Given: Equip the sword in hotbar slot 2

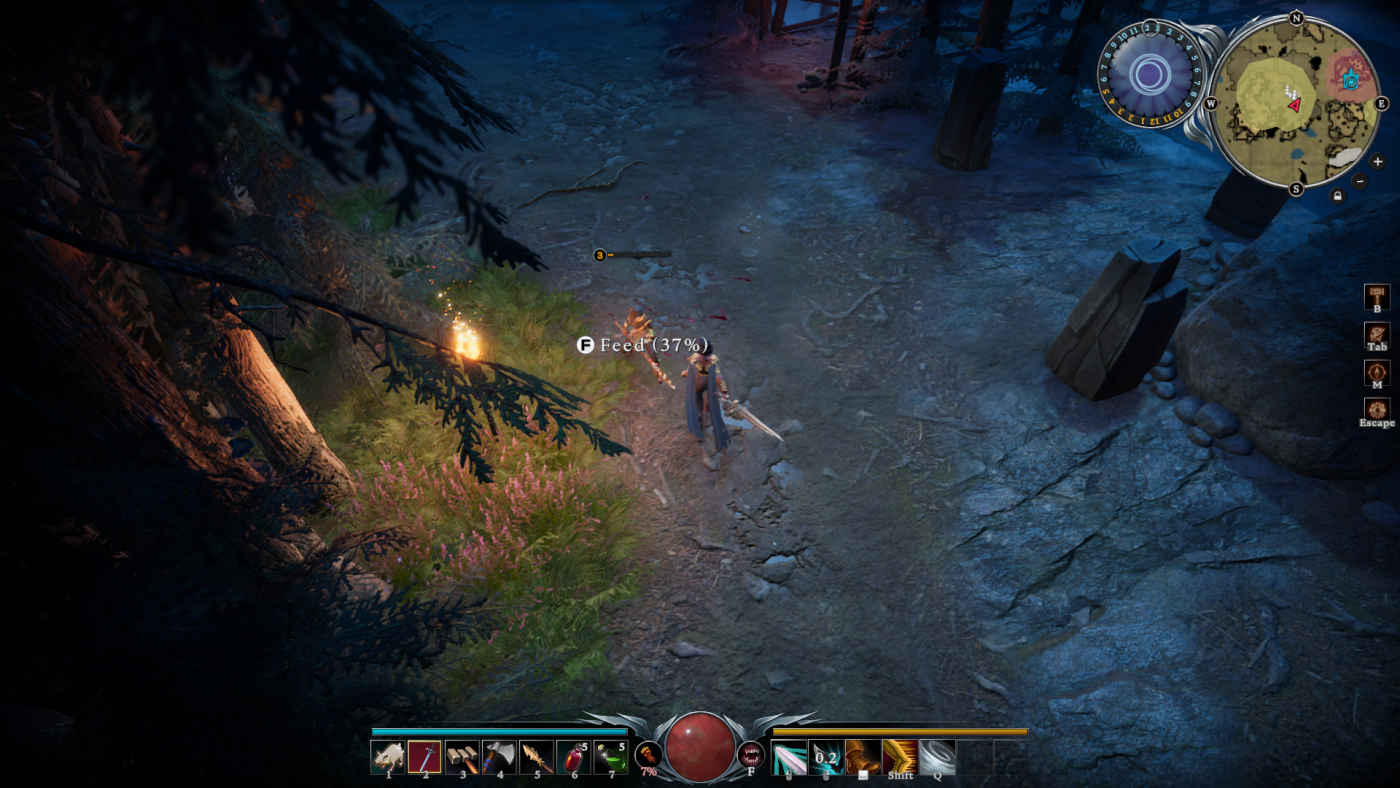Looking at the screenshot, I should (424, 757).
